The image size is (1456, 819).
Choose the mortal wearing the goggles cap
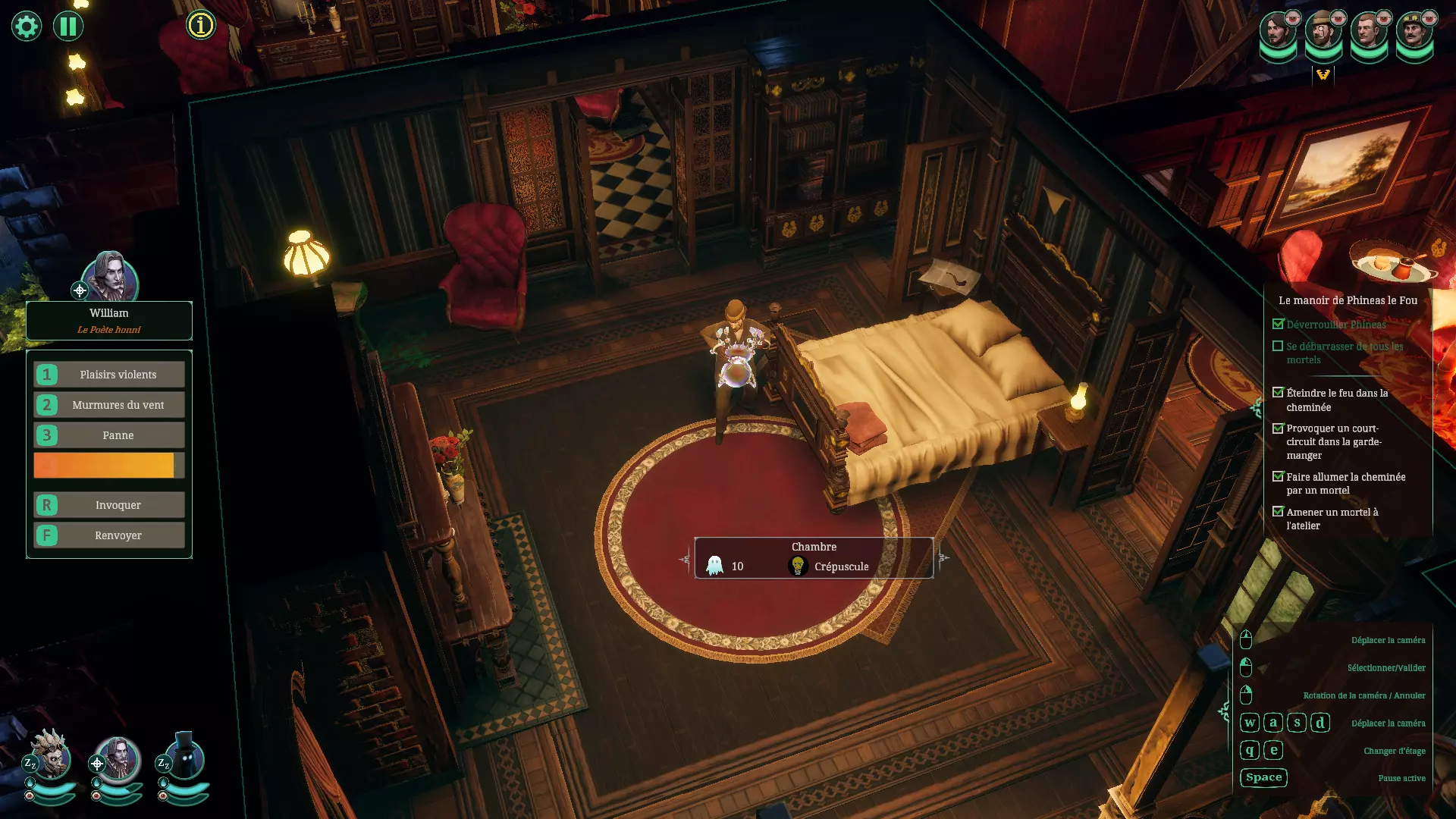tap(1414, 32)
